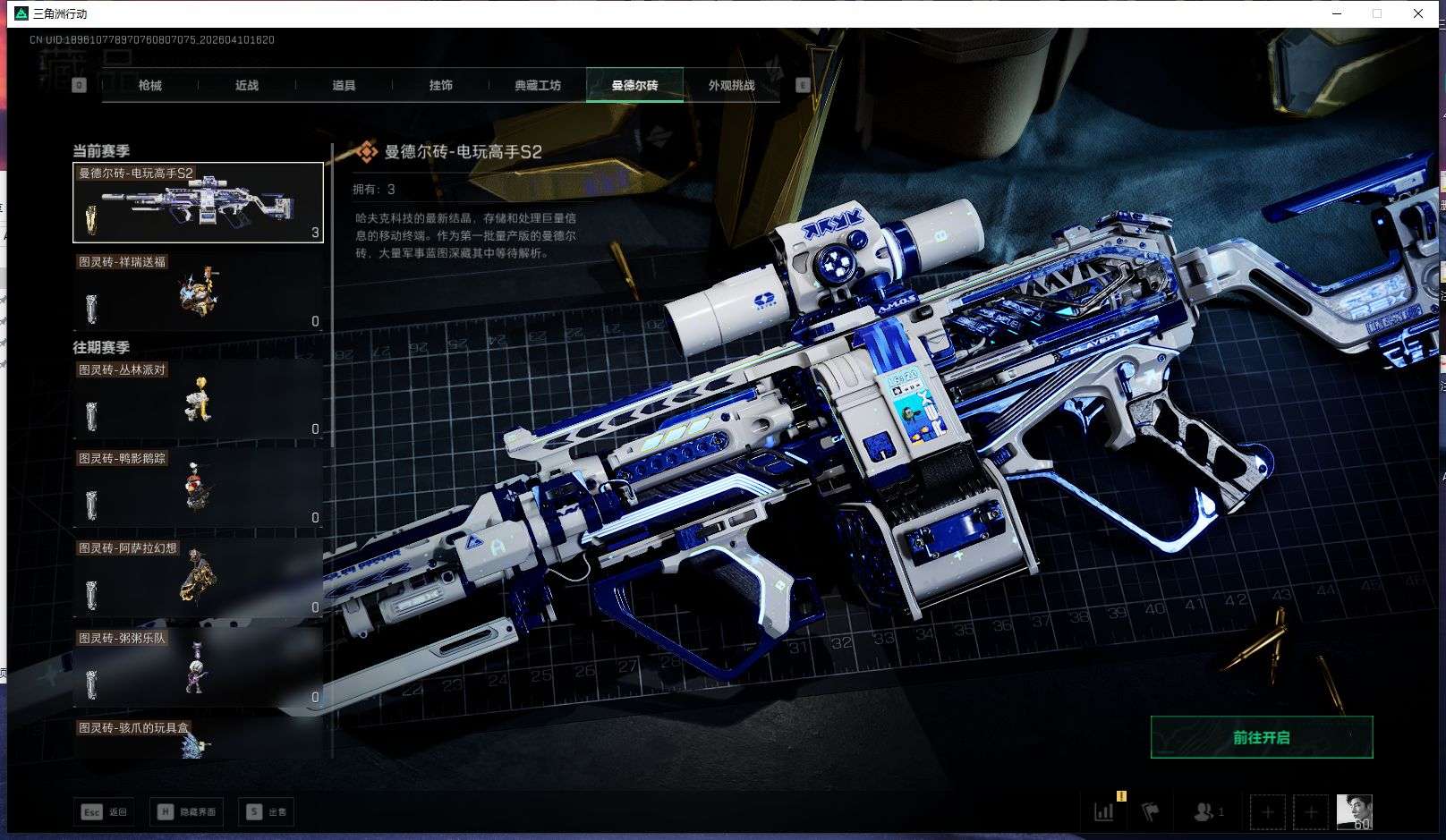1446x840 pixels.
Task: Open the 近战 tab
Action: point(247,86)
